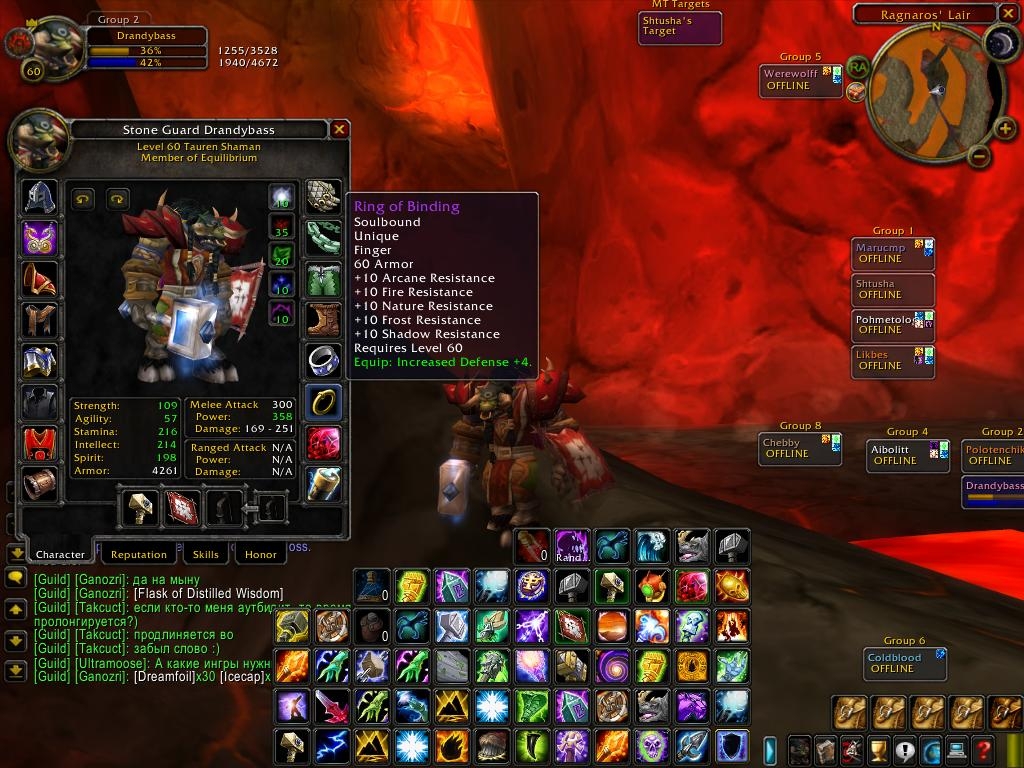
Task: Select the equipped helmet slot
Action: click(x=40, y=197)
